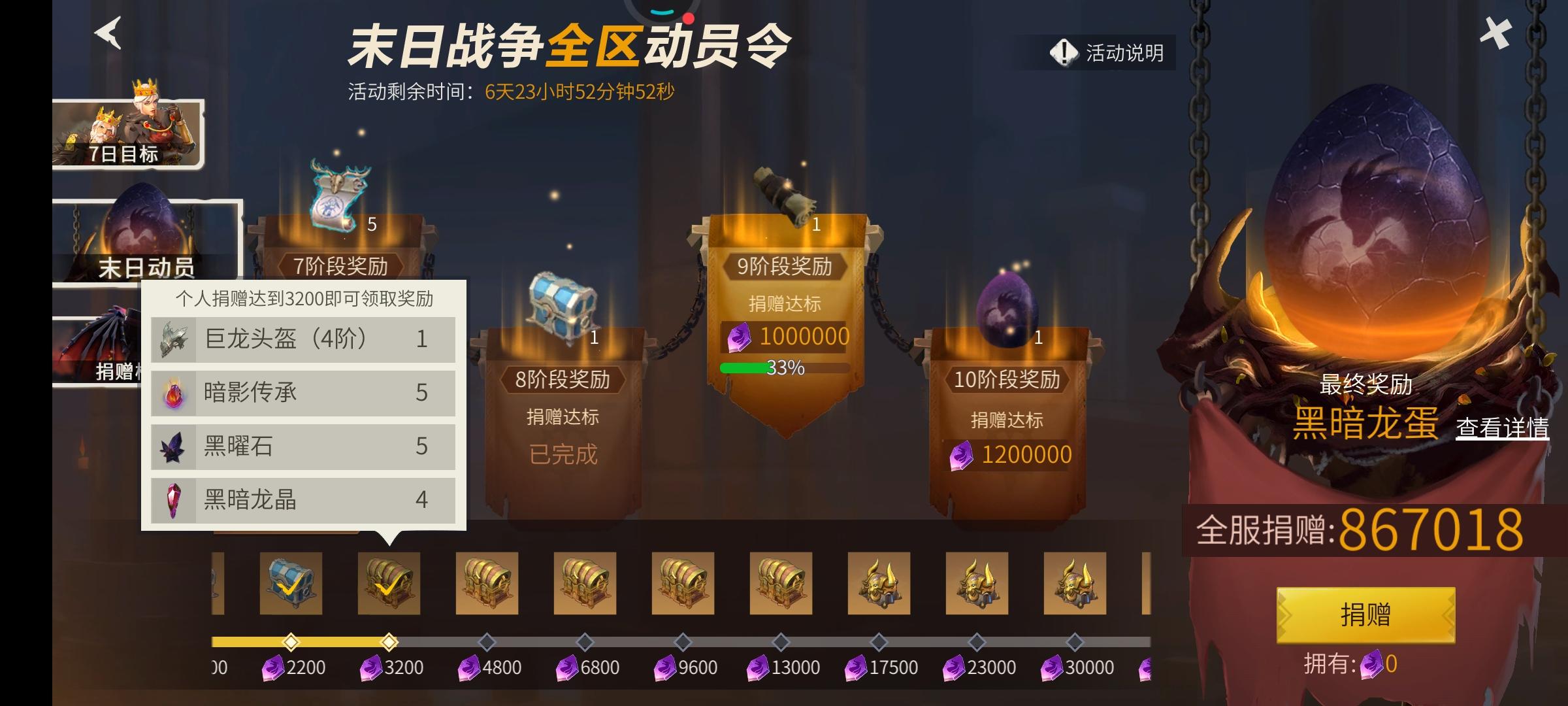Select the 4800 milestone diamond marker
The image size is (1568, 706).
tap(486, 642)
